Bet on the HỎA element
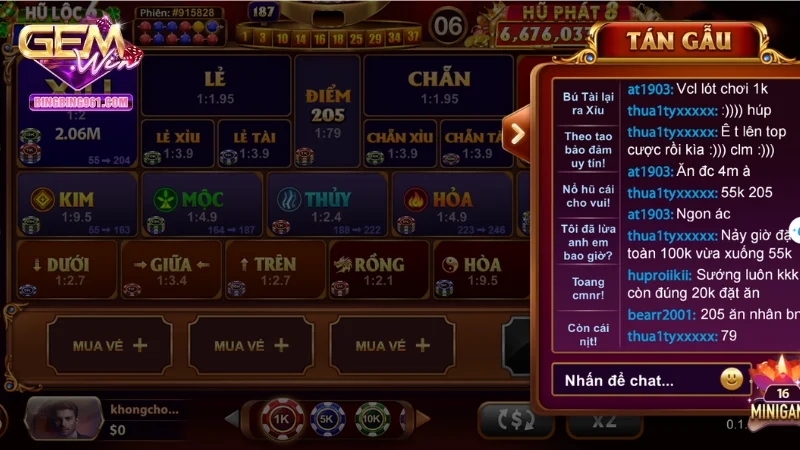 450,205
